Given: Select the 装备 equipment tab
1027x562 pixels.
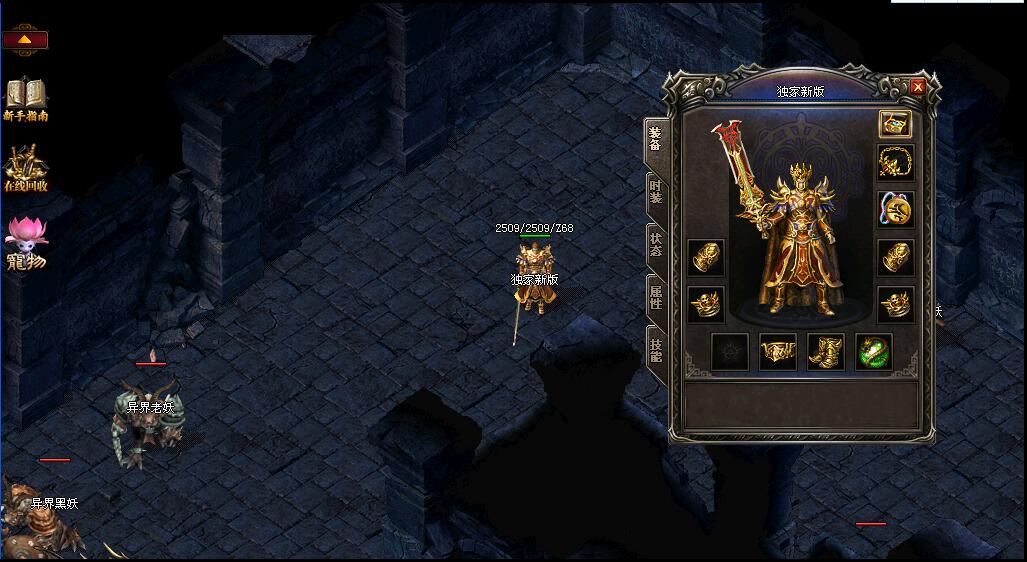Looking at the screenshot, I should [655, 138].
